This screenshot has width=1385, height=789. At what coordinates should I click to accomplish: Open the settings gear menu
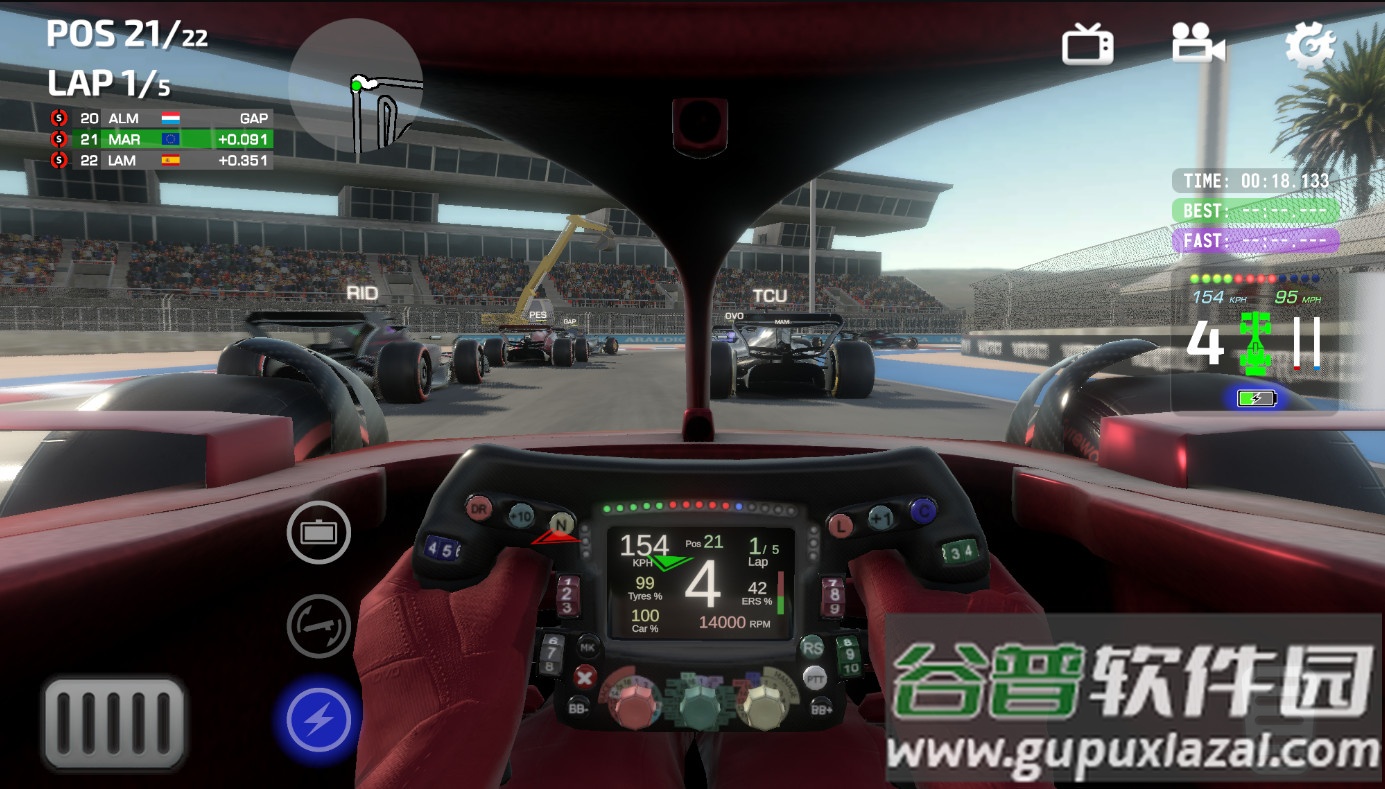point(1313,44)
